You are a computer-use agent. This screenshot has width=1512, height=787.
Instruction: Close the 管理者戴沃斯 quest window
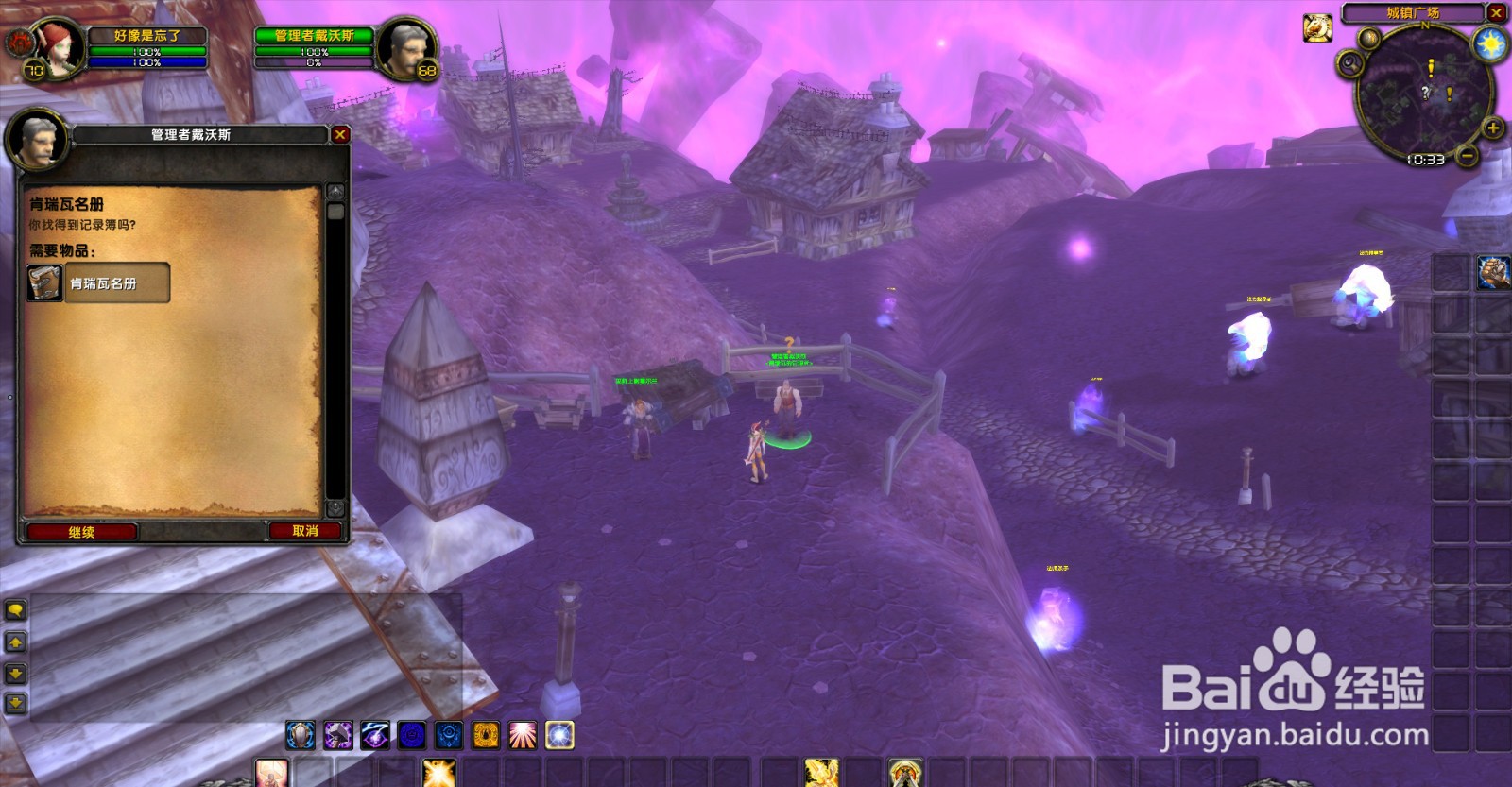pos(340,135)
